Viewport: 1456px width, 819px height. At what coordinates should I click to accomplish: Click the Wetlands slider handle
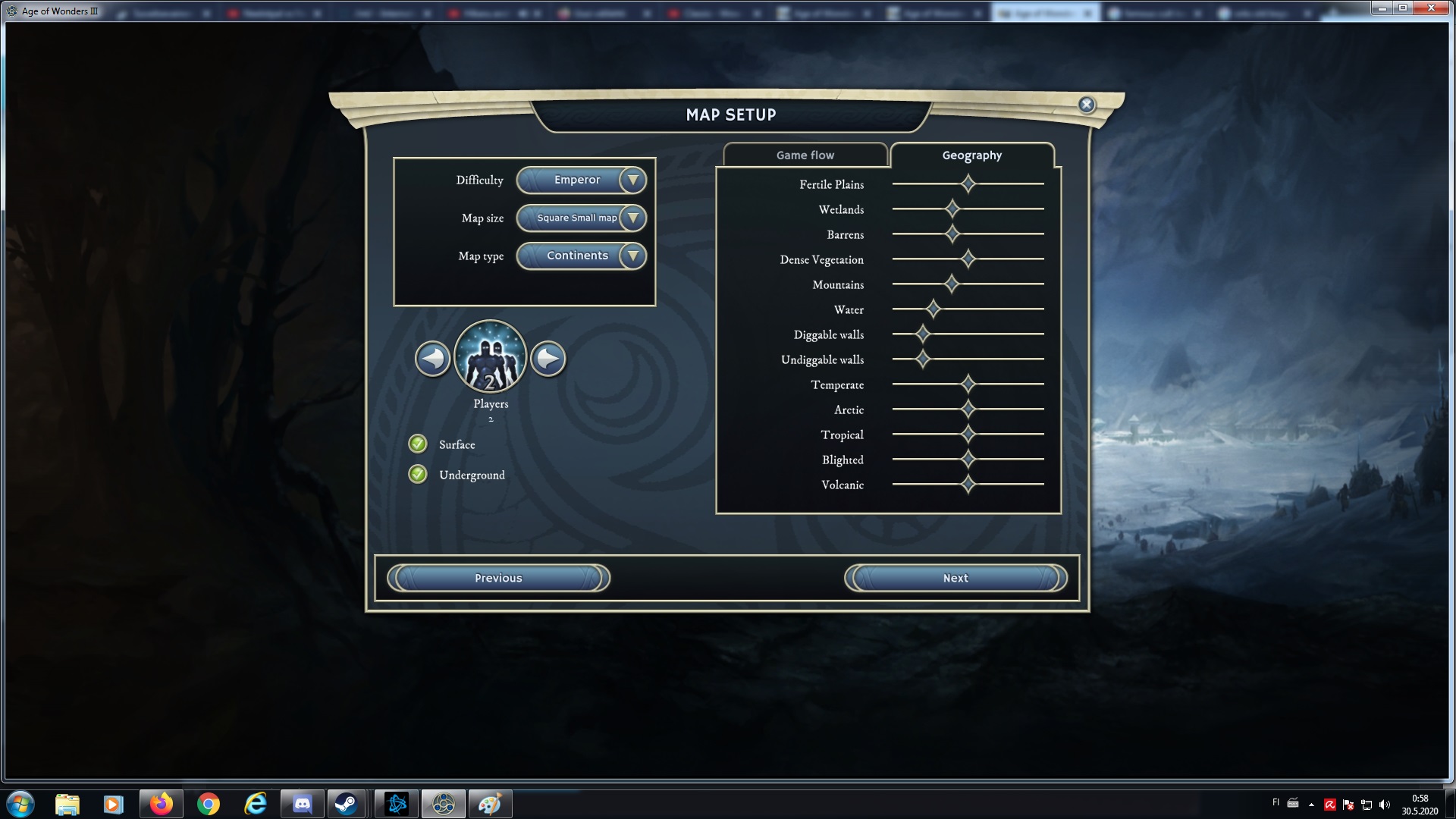[952, 209]
